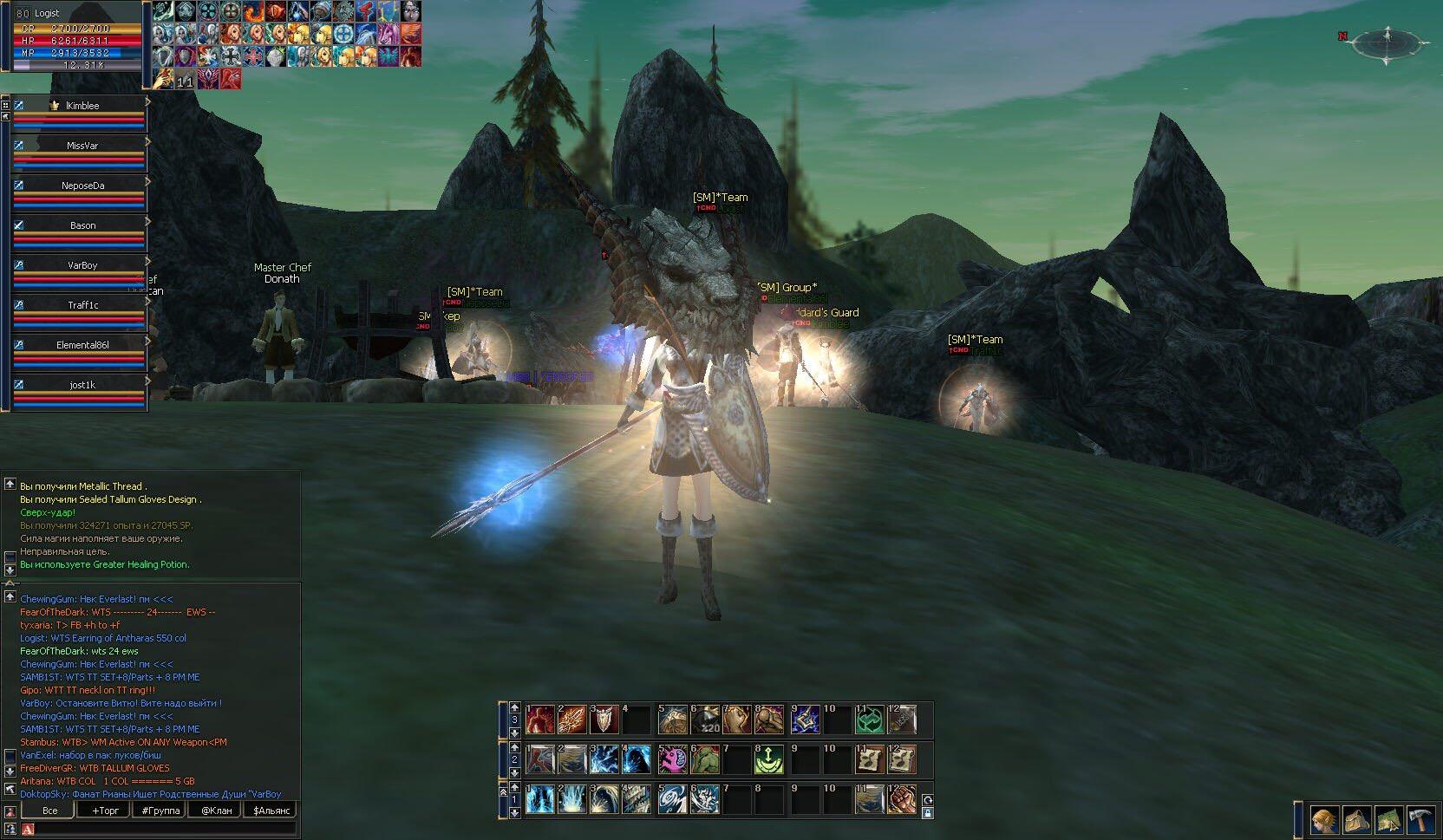Activate the green anchor skill icon
This screenshot has width=1443, height=840.
768,759
